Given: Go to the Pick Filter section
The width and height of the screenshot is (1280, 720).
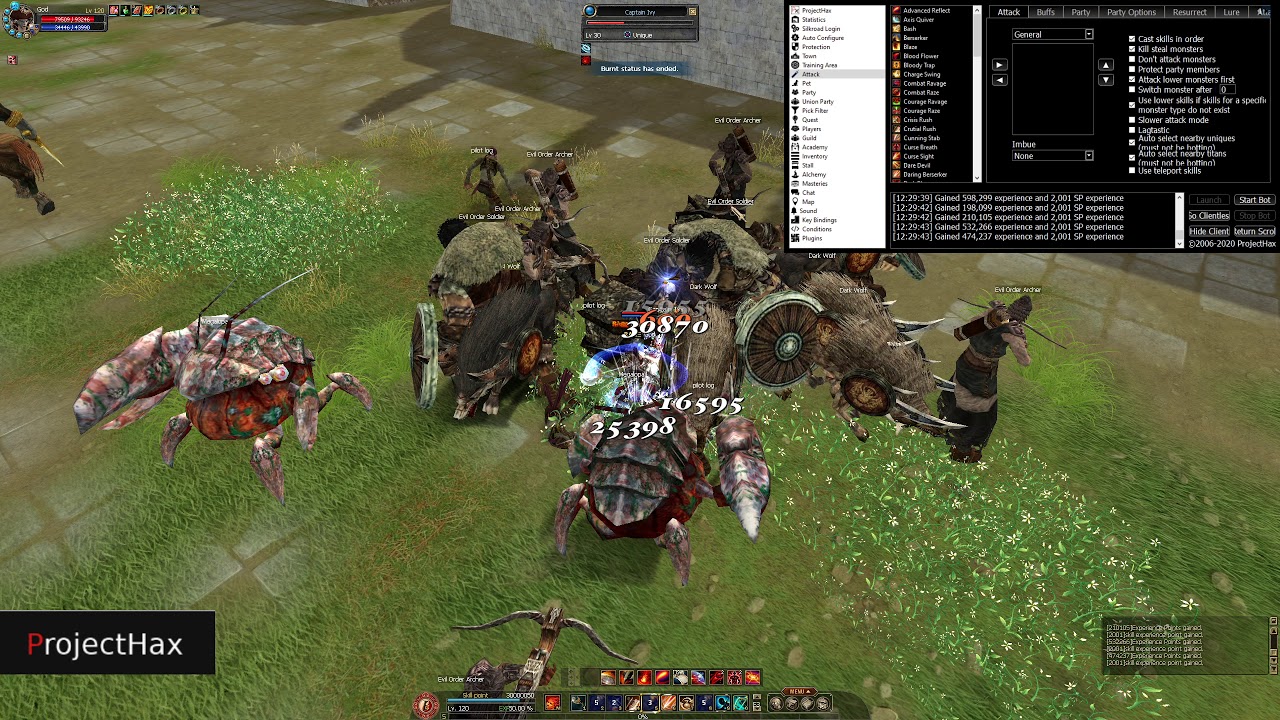Looking at the screenshot, I should click(x=814, y=111).
